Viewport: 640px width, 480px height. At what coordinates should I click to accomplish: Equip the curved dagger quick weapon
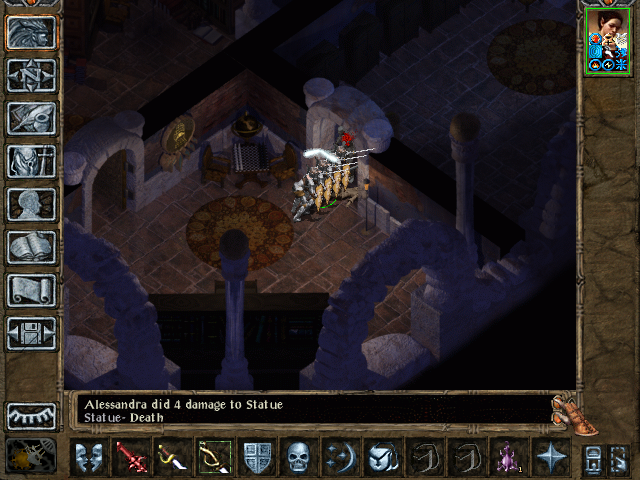point(172,457)
